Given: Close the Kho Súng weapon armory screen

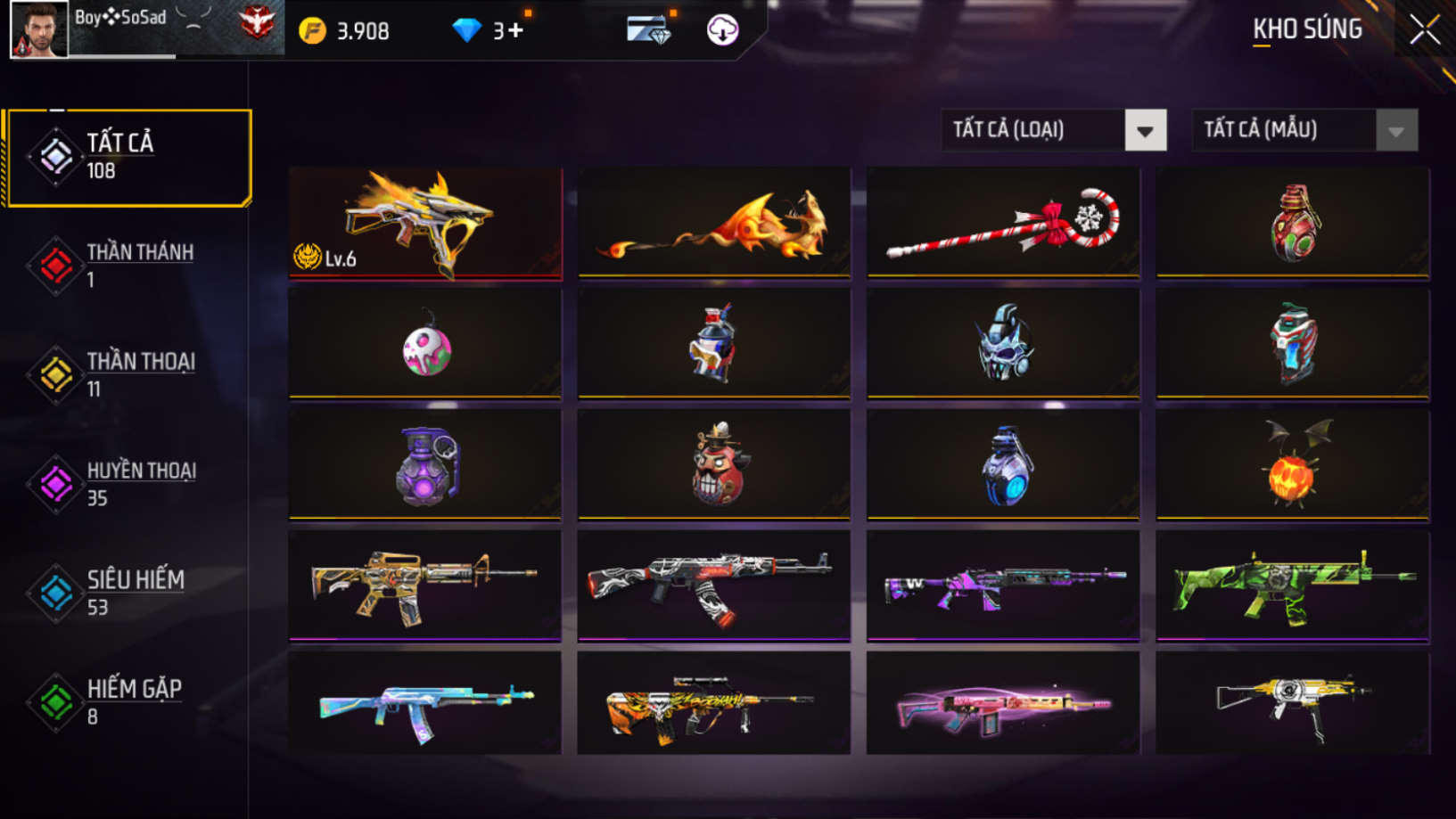Looking at the screenshot, I should (x=1424, y=30).
